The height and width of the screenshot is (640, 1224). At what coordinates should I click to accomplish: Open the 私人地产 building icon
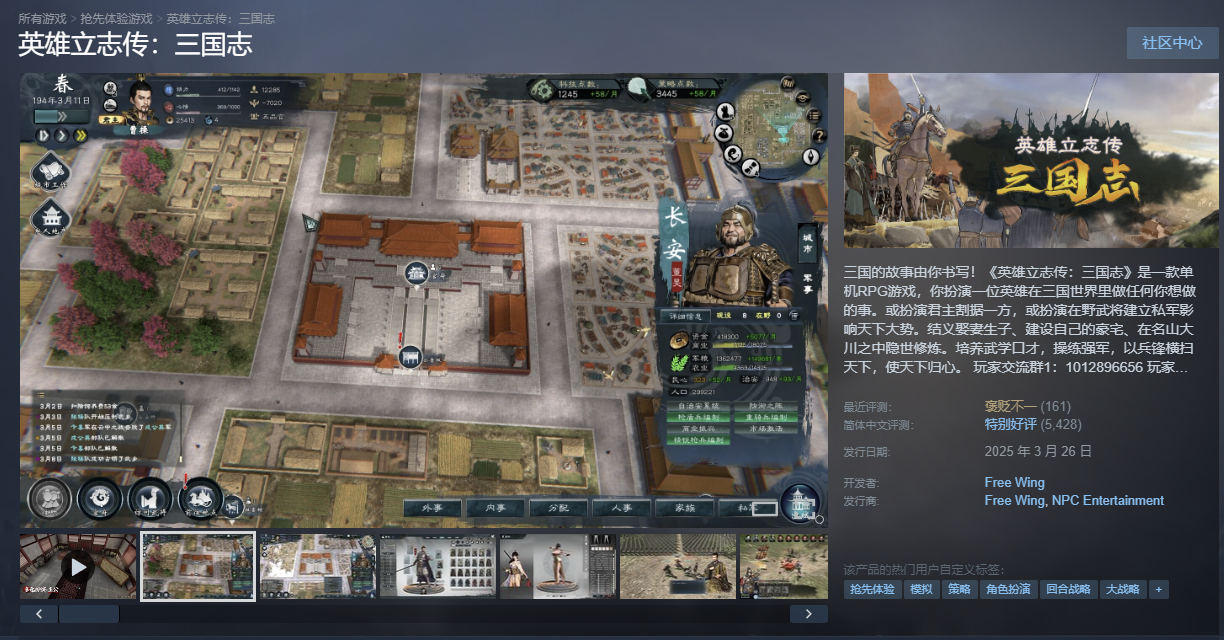point(50,219)
